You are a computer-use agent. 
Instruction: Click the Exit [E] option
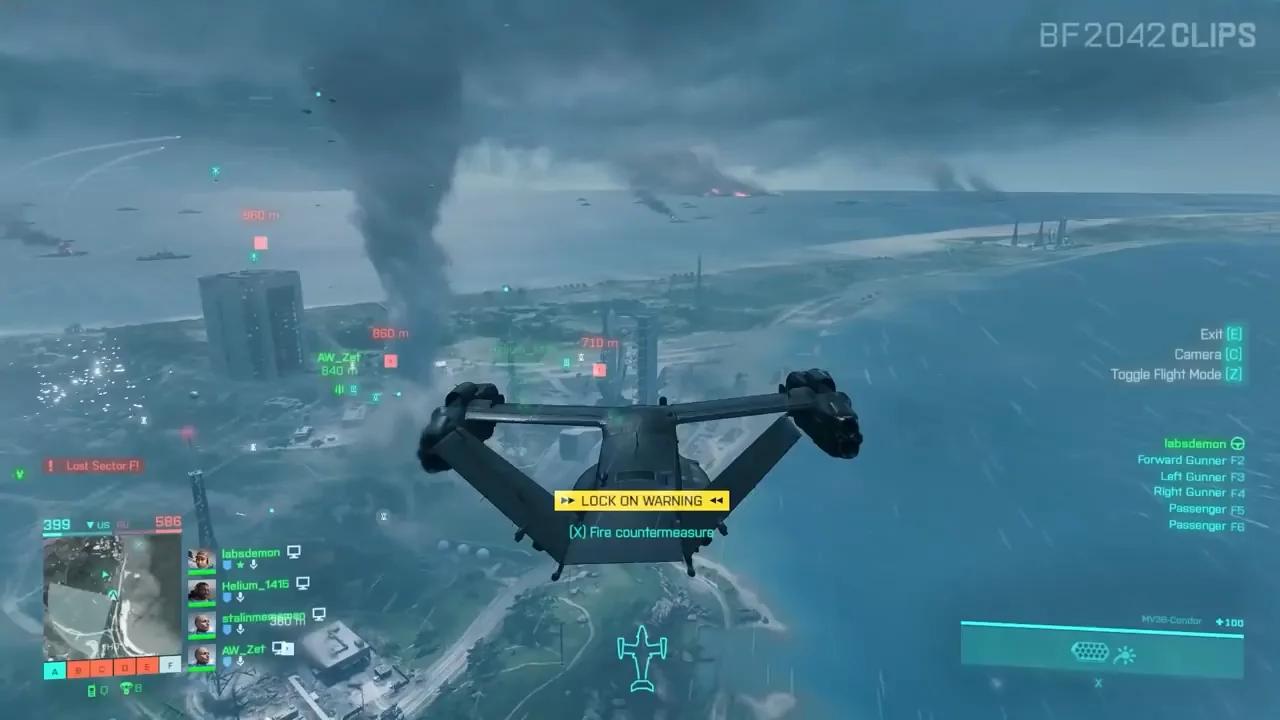point(1219,333)
